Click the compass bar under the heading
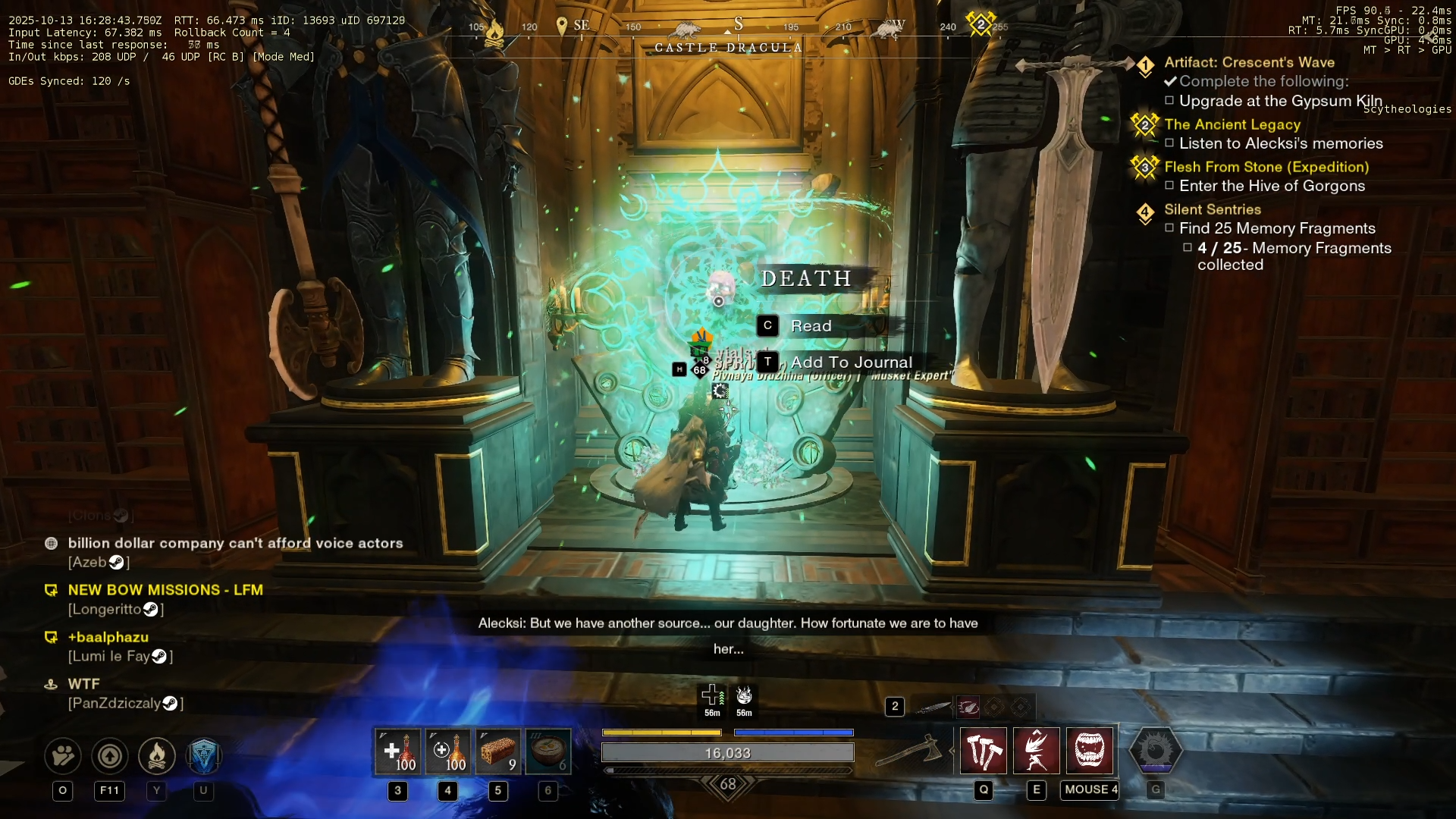1456x819 pixels. click(x=728, y=27)
